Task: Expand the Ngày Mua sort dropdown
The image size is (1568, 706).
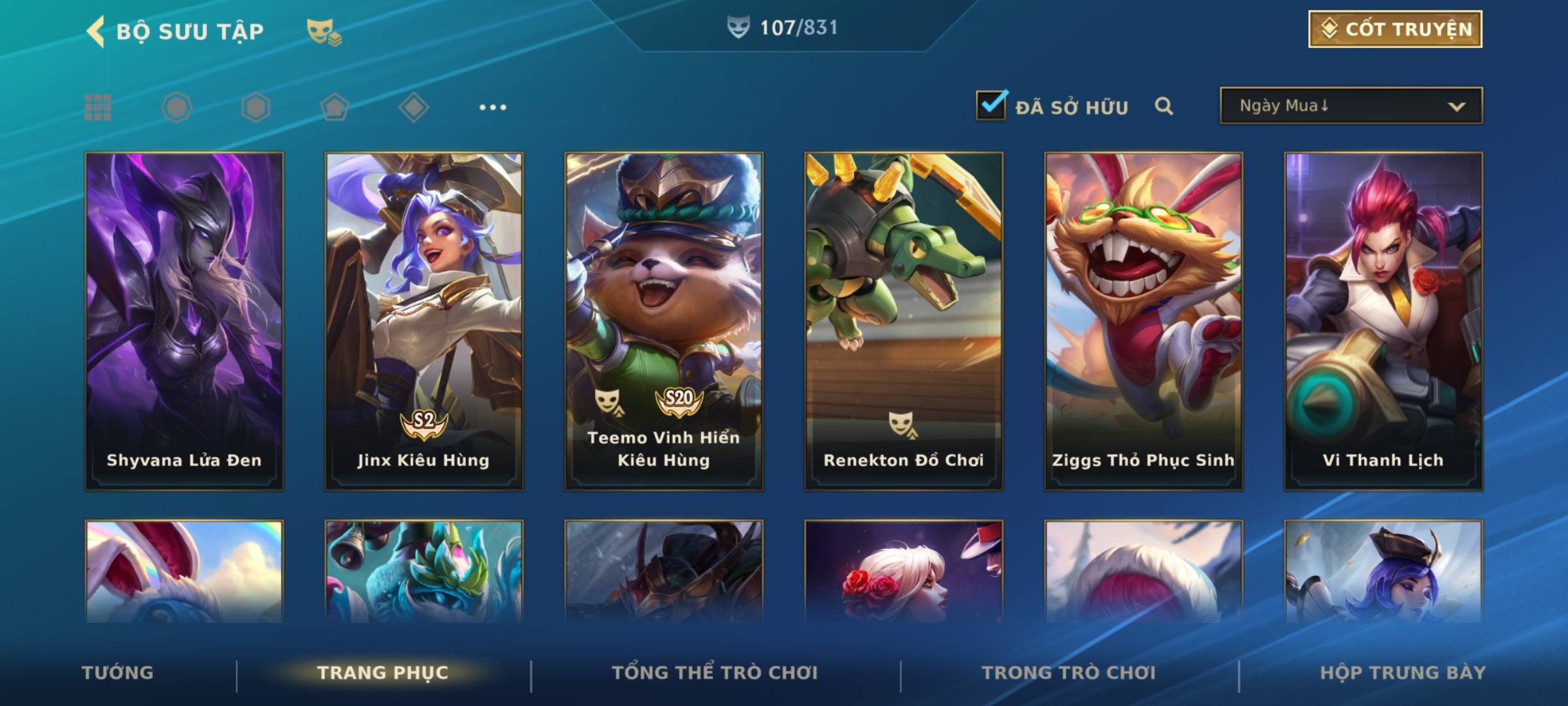Action: click(x=1350, y=106)
